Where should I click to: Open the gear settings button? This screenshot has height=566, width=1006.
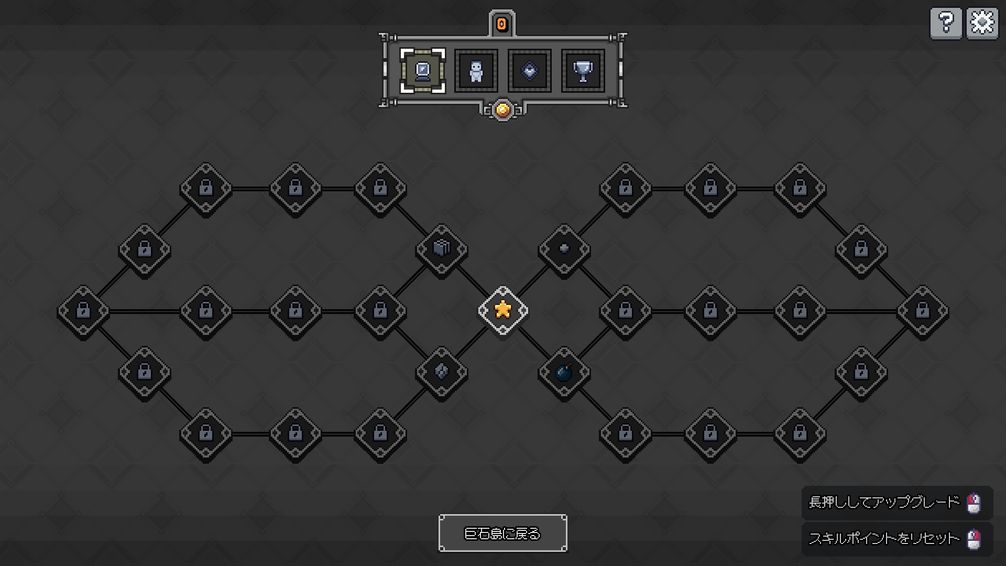pos(982,23)
